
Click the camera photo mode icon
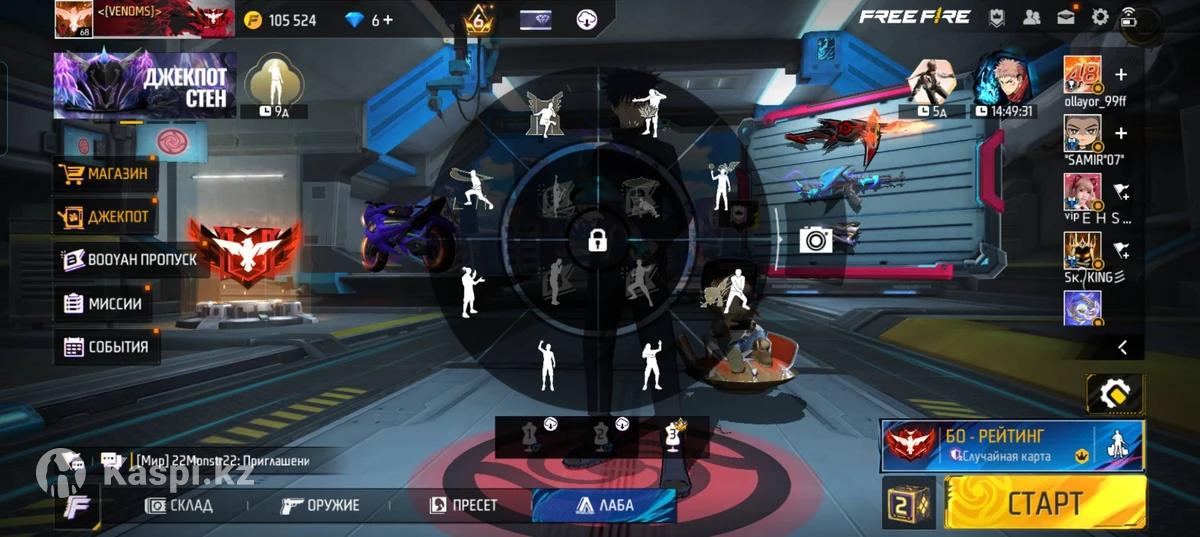click(816, 239)
